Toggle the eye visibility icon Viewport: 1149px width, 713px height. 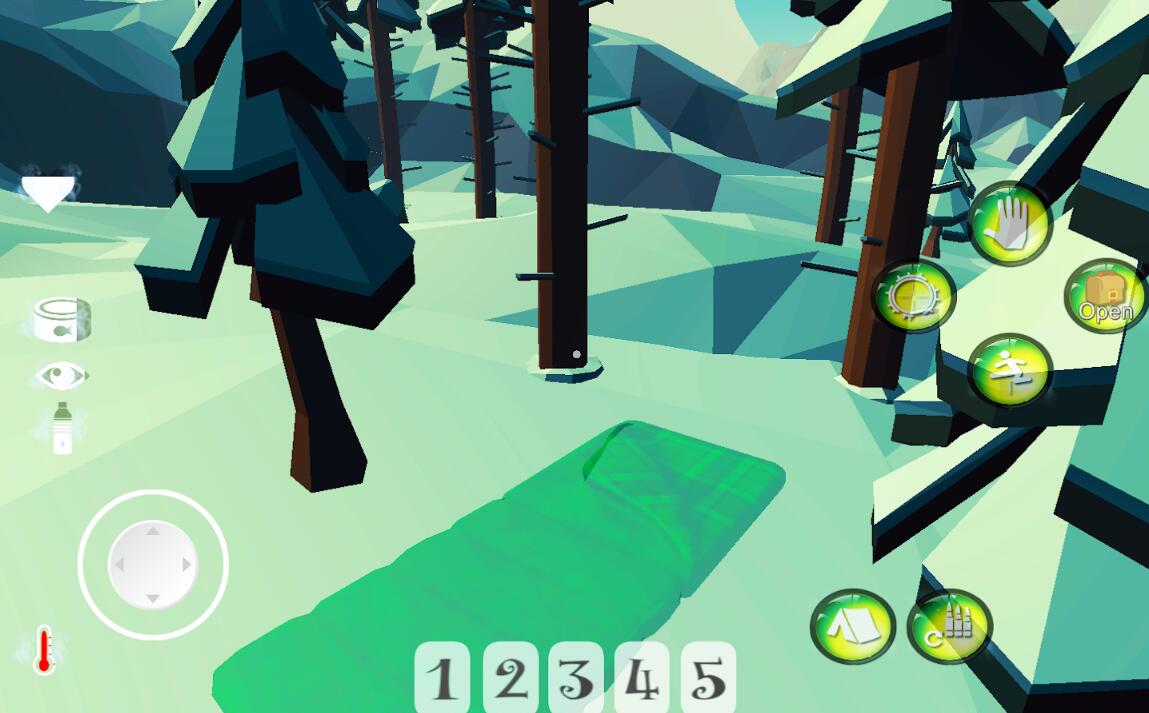61,376
